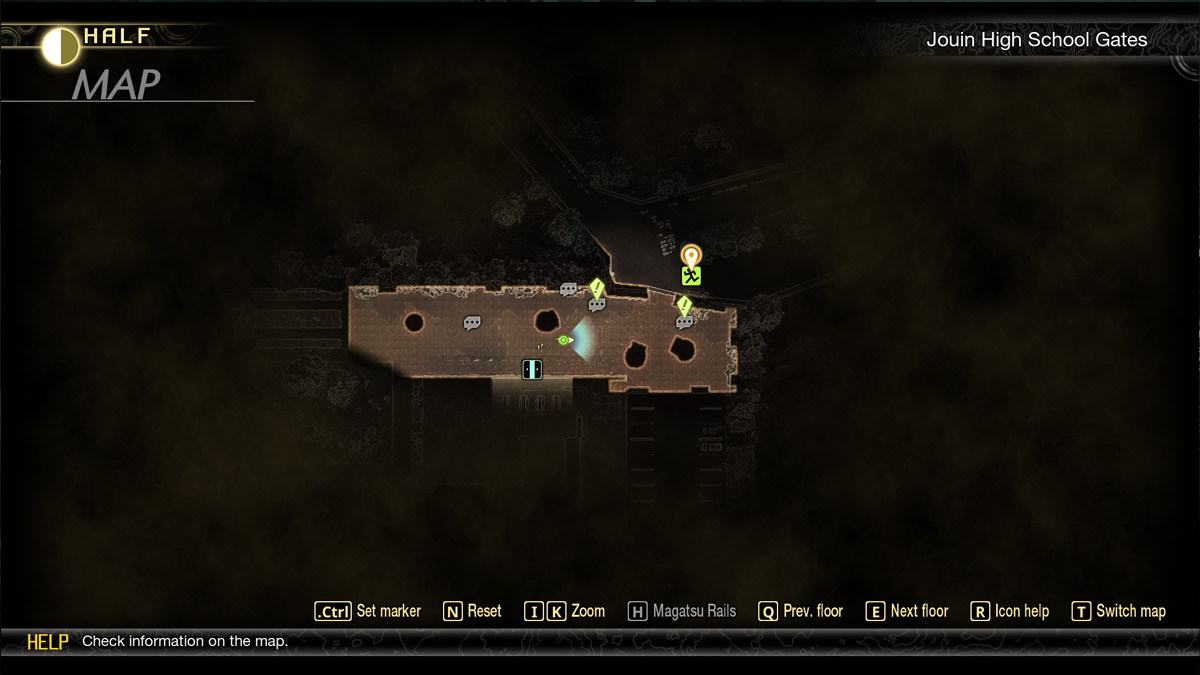Select the teal double-door icon

[532, 369]
